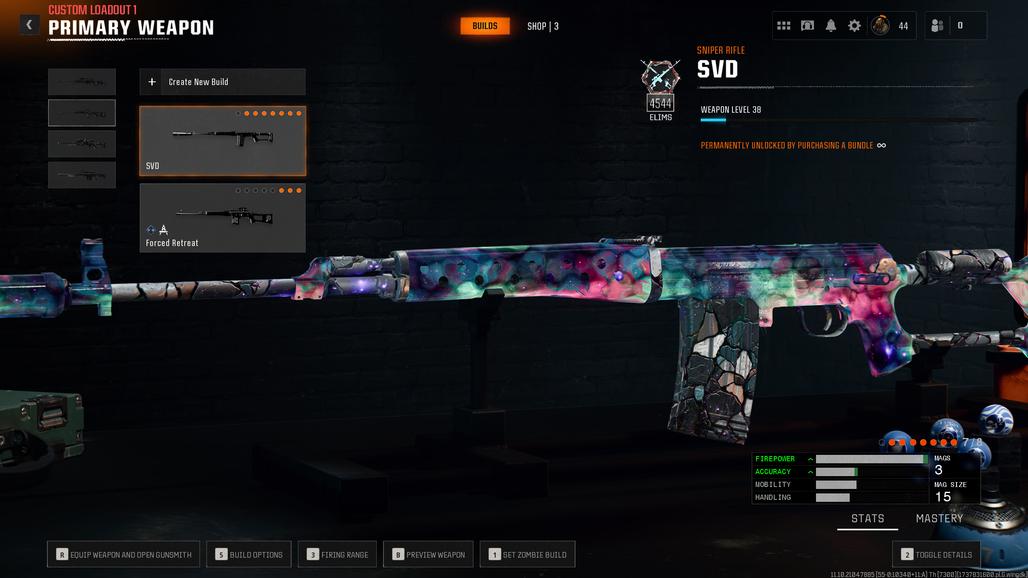
Task: Choose the Forced Retreat build
Action: click(x=222, y=217)
